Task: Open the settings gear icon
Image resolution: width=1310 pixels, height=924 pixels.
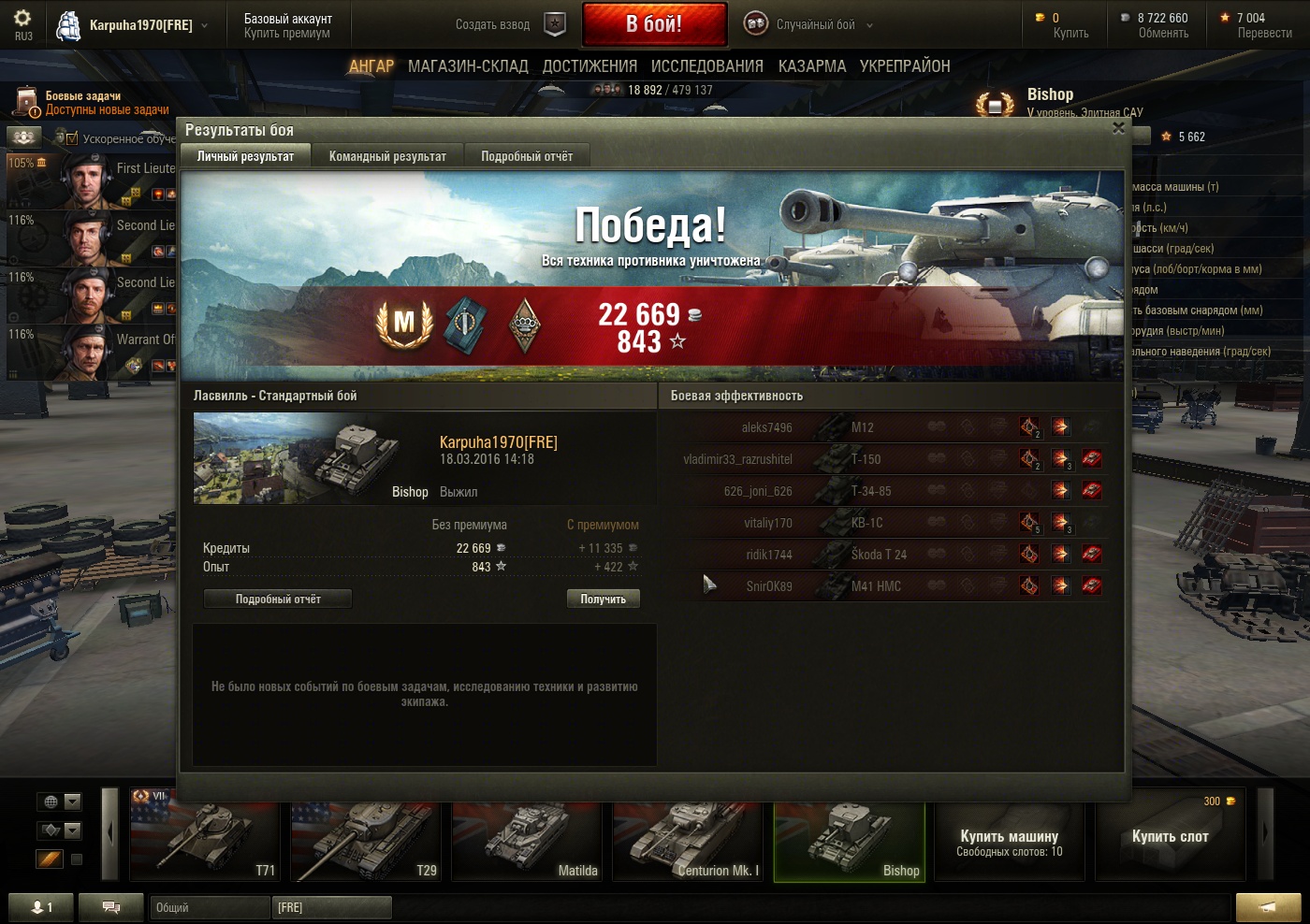Action: click(22, 20)
